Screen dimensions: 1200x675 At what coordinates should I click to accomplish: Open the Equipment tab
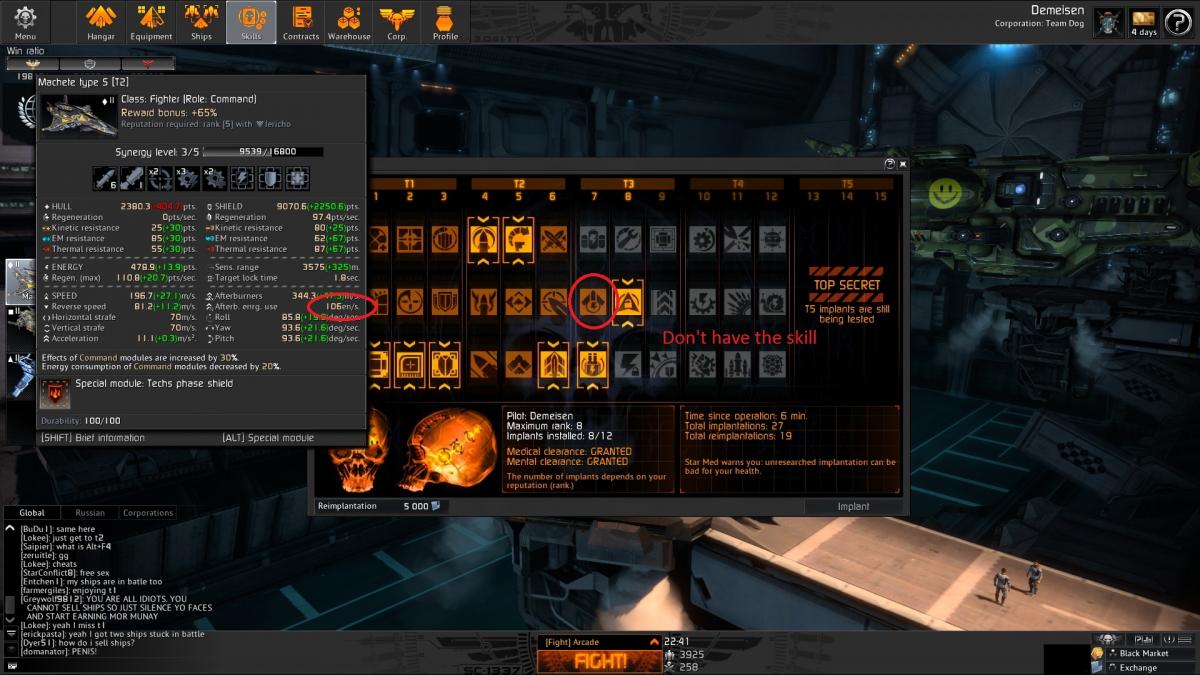[x=151, y=22]
